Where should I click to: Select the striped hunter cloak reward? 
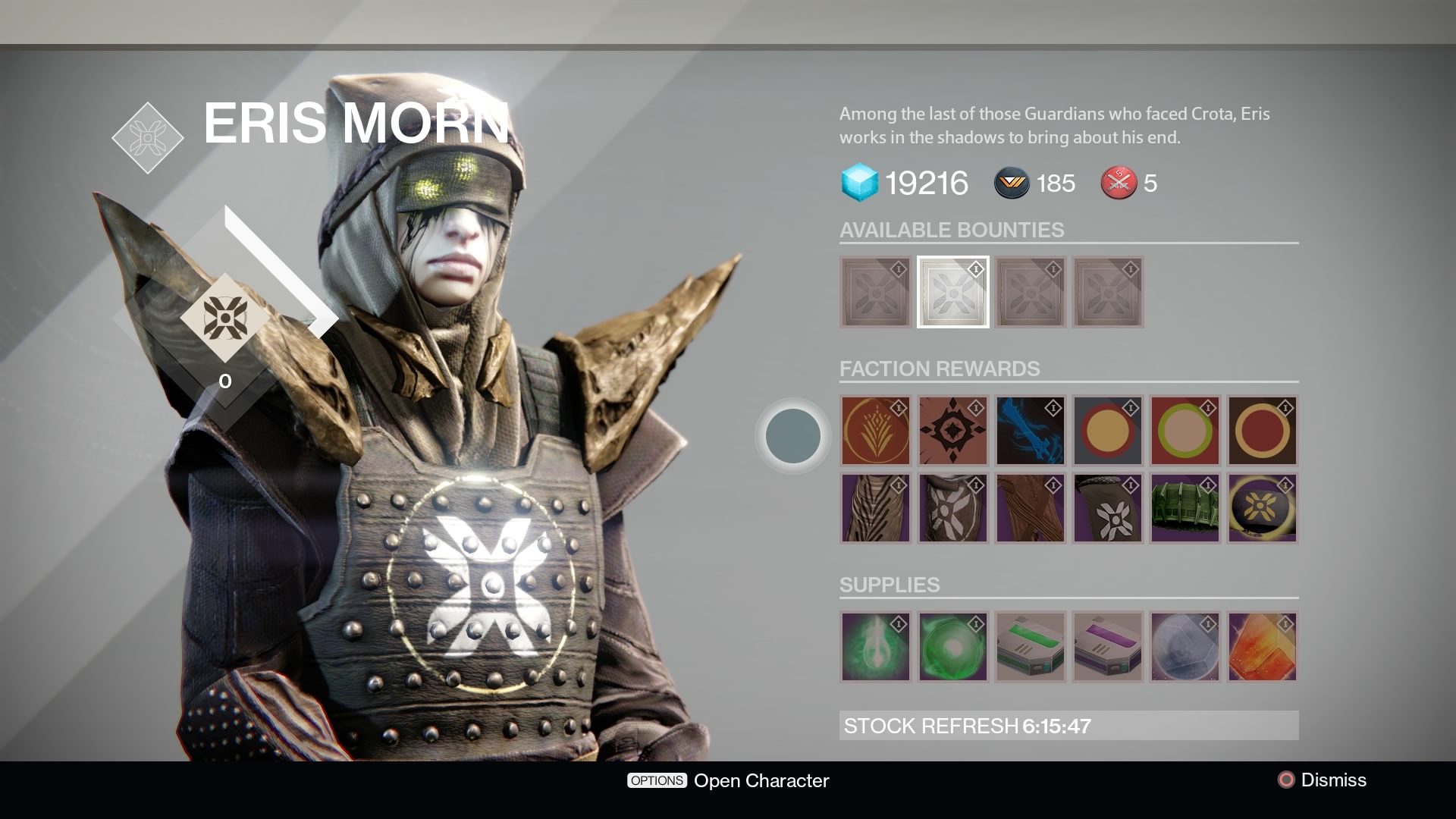(x=875, y=508)
